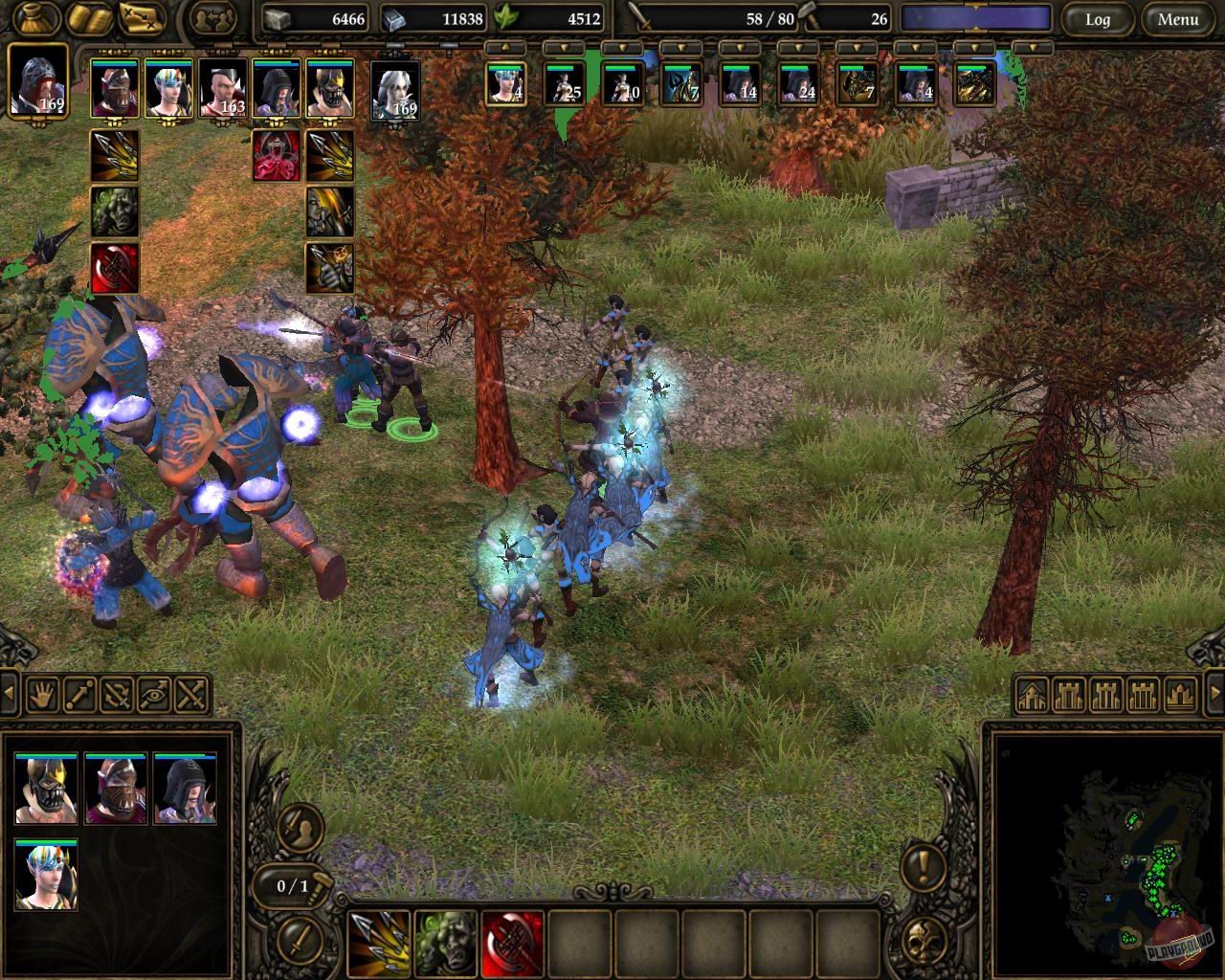1225x980 pixels.
Task: Activate the move order icon
Action: click(x=78, y=696)
